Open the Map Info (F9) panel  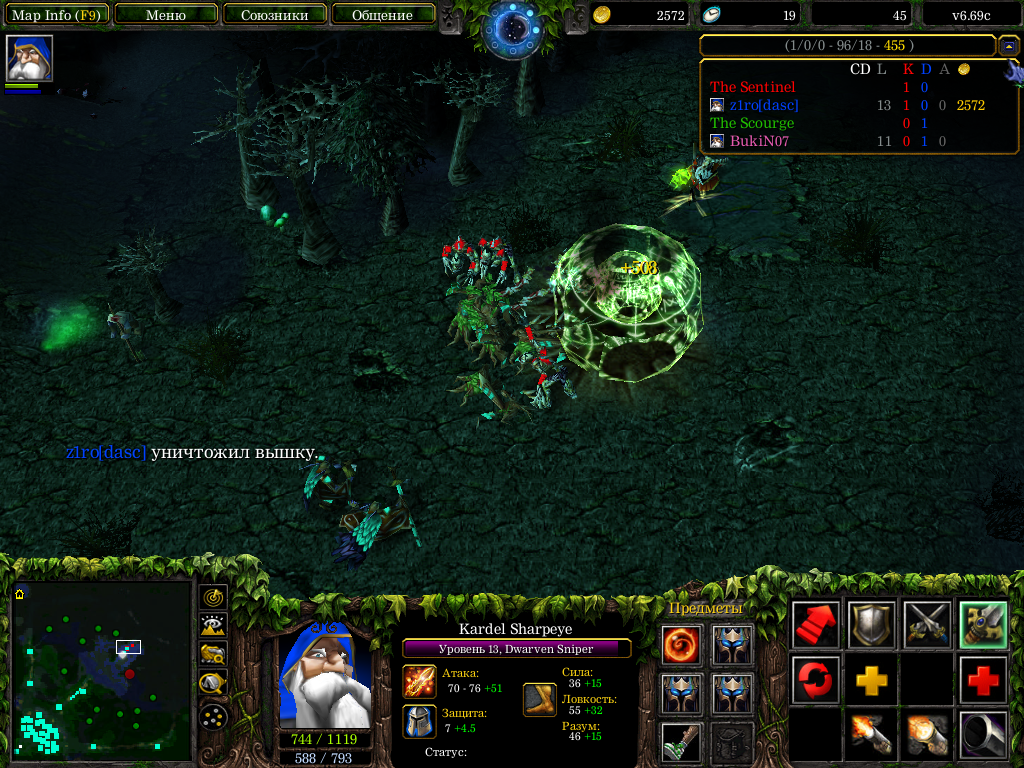click(x=58, y=15)
